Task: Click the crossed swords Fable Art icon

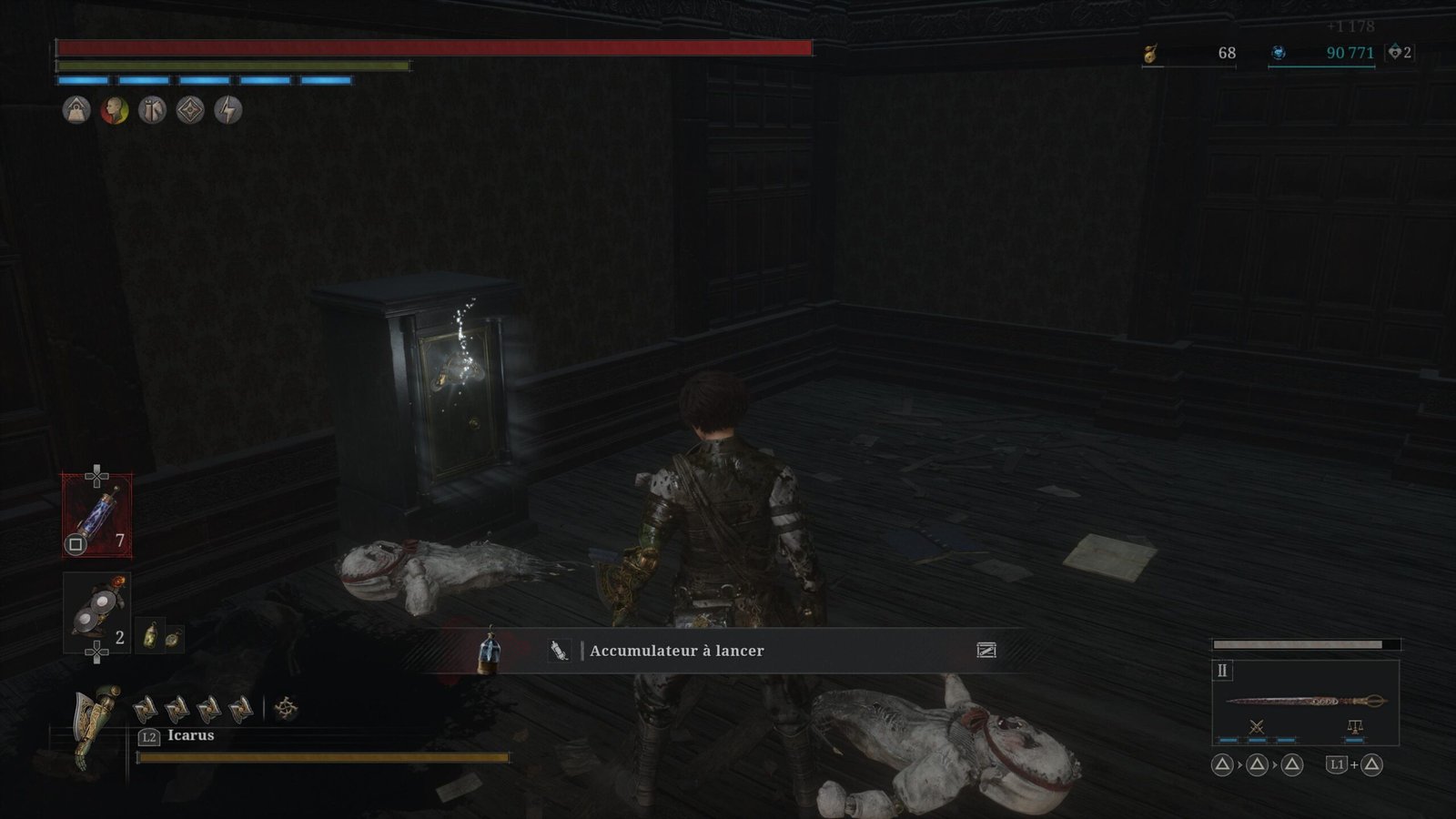Action: tap(1256, 726)
